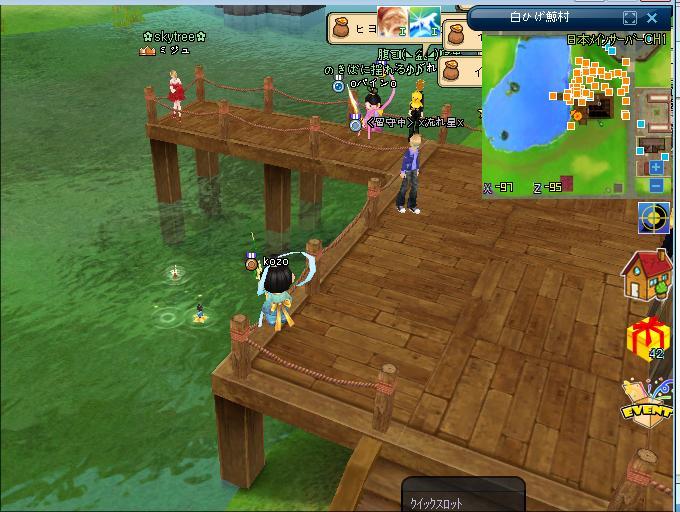680x512 pixels.
Task: Select the red-haired character buff icon
Action: point(392,21)
